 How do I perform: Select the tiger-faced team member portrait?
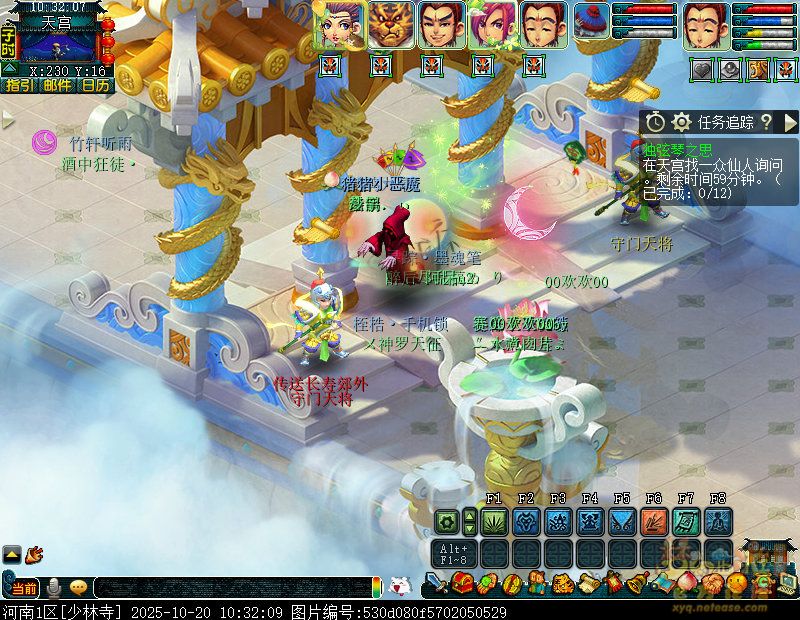pos(389,24)
